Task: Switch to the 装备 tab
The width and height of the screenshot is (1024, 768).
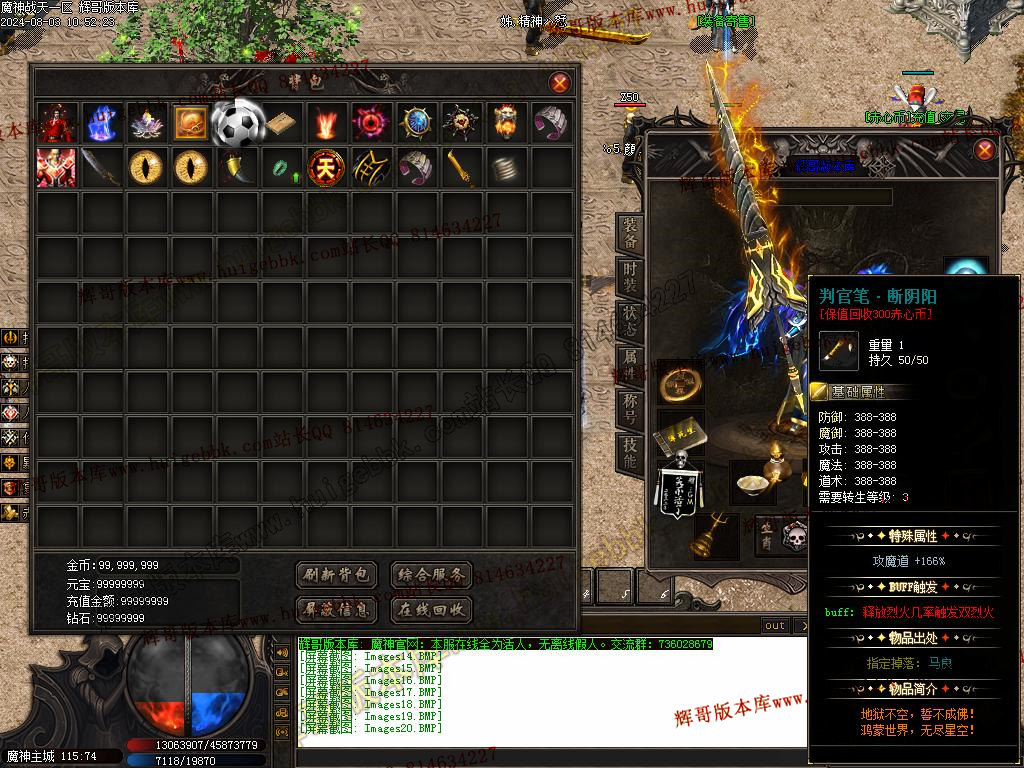Action: tap(630, 234)
